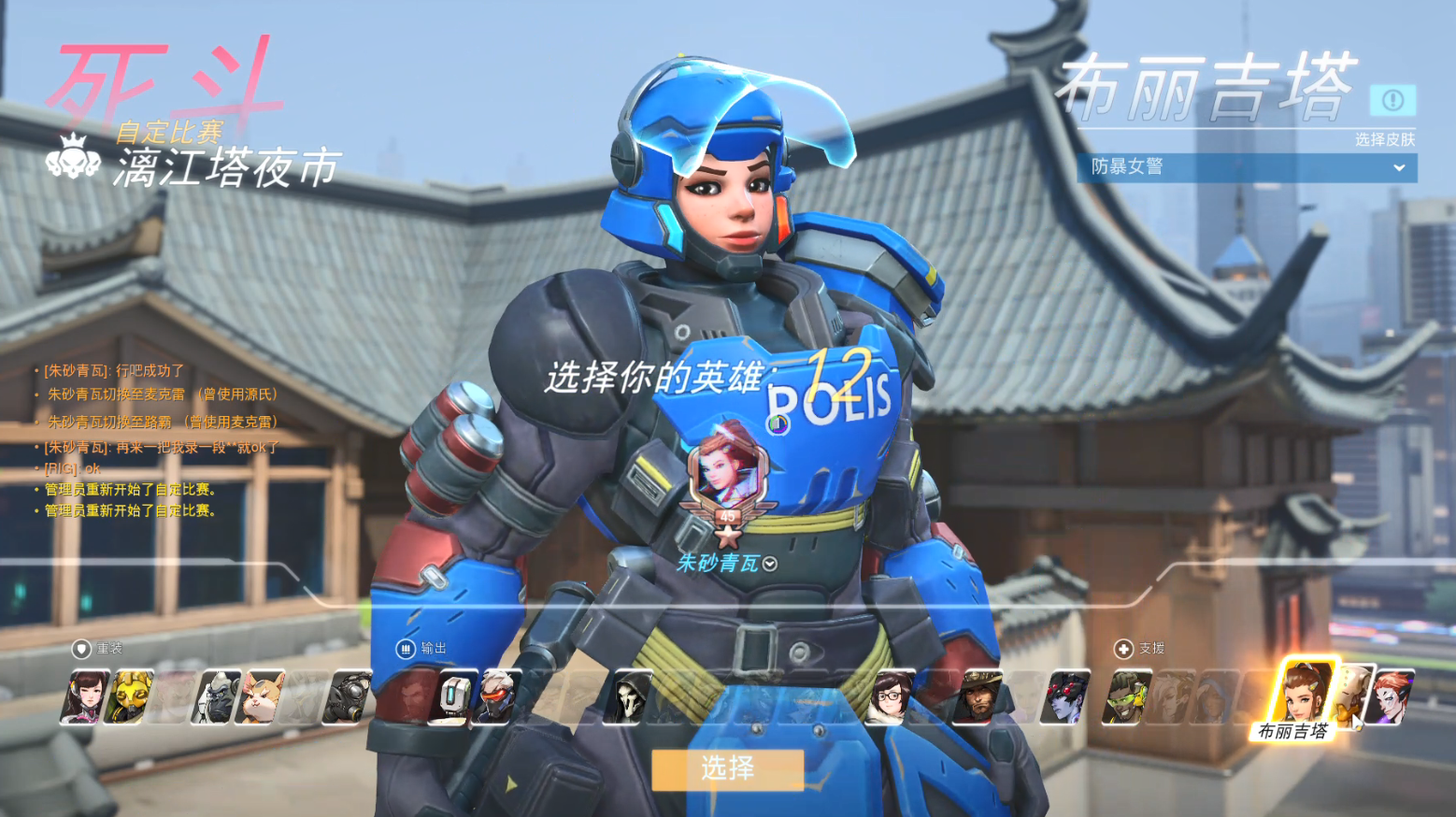
Task: Confirm hero with the 选择 button
Action: tap(727, 769)
